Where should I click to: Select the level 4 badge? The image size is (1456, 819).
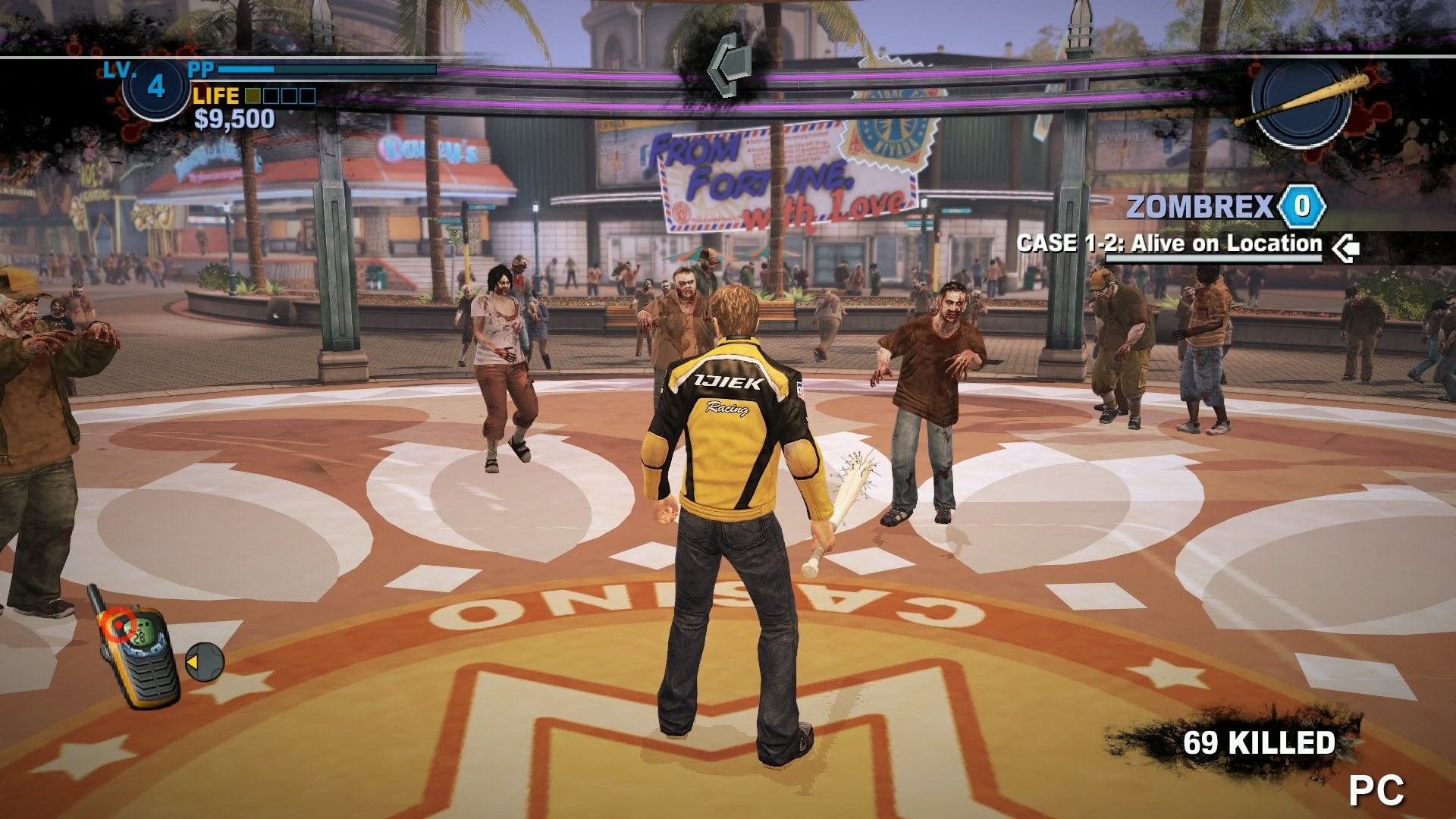pos(155,87)
